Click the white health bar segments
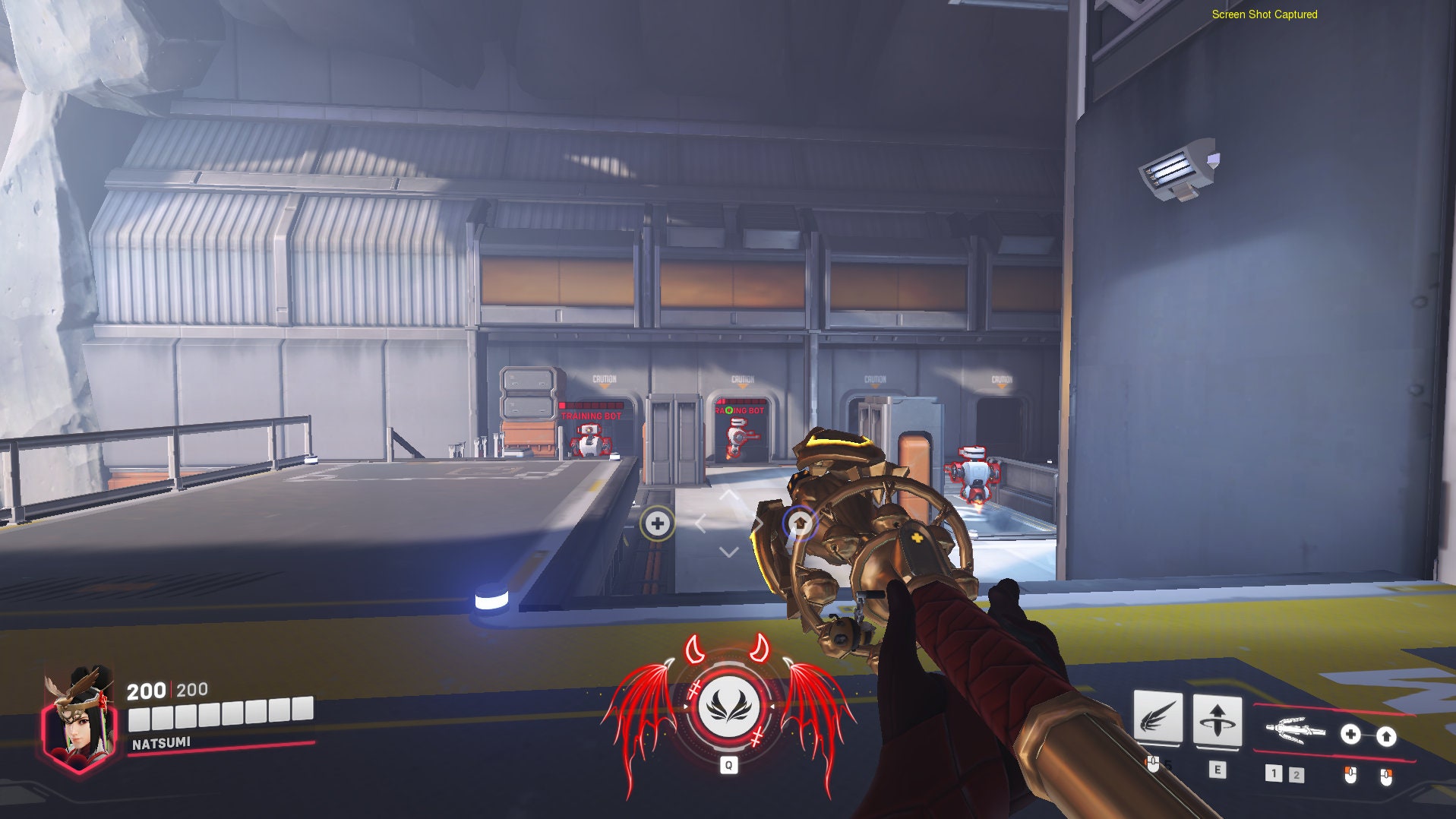This screenshot has height=819, width=1456. (220, 713)
